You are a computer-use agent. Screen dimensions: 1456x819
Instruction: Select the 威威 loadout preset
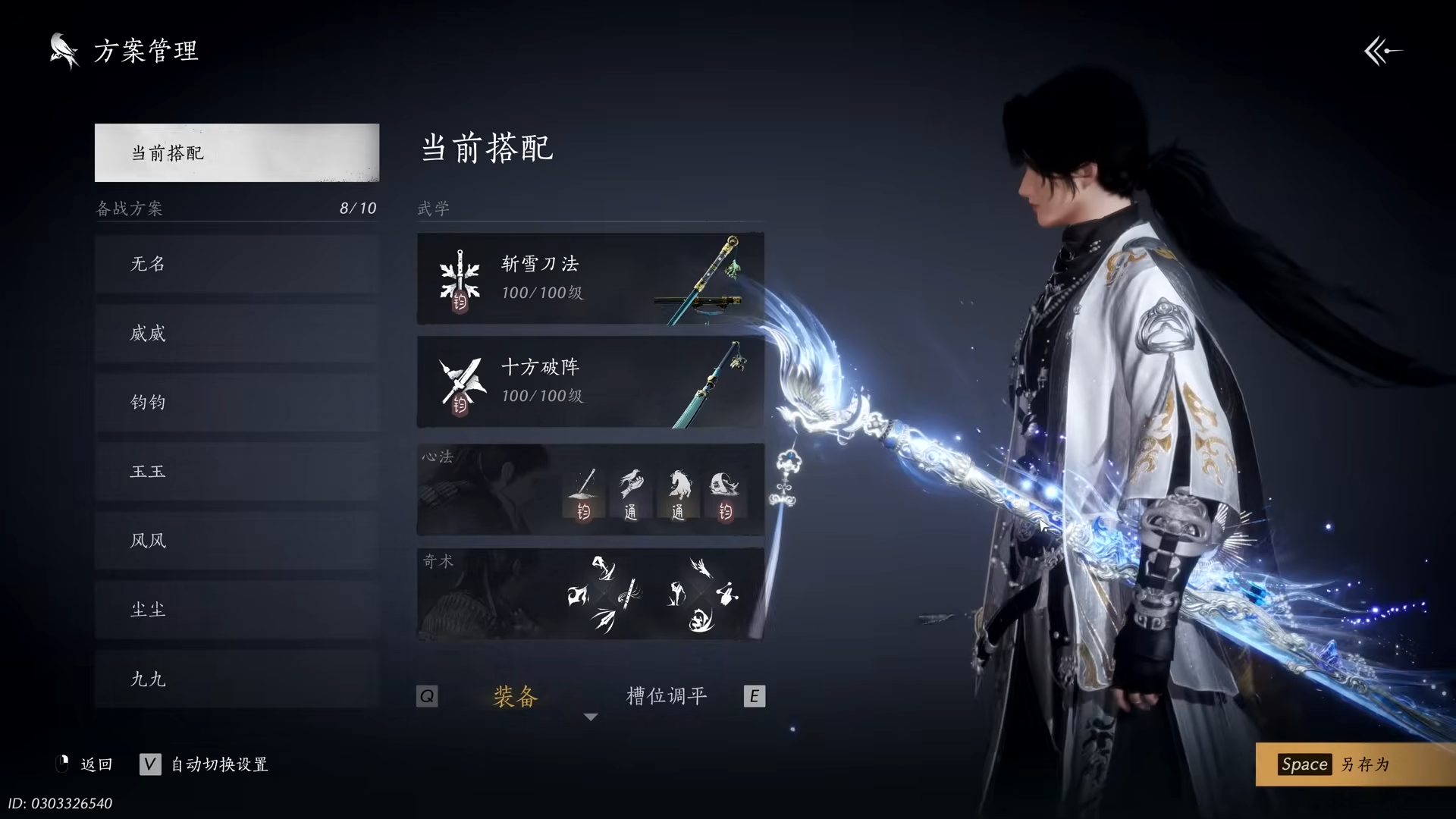[237, 333]
